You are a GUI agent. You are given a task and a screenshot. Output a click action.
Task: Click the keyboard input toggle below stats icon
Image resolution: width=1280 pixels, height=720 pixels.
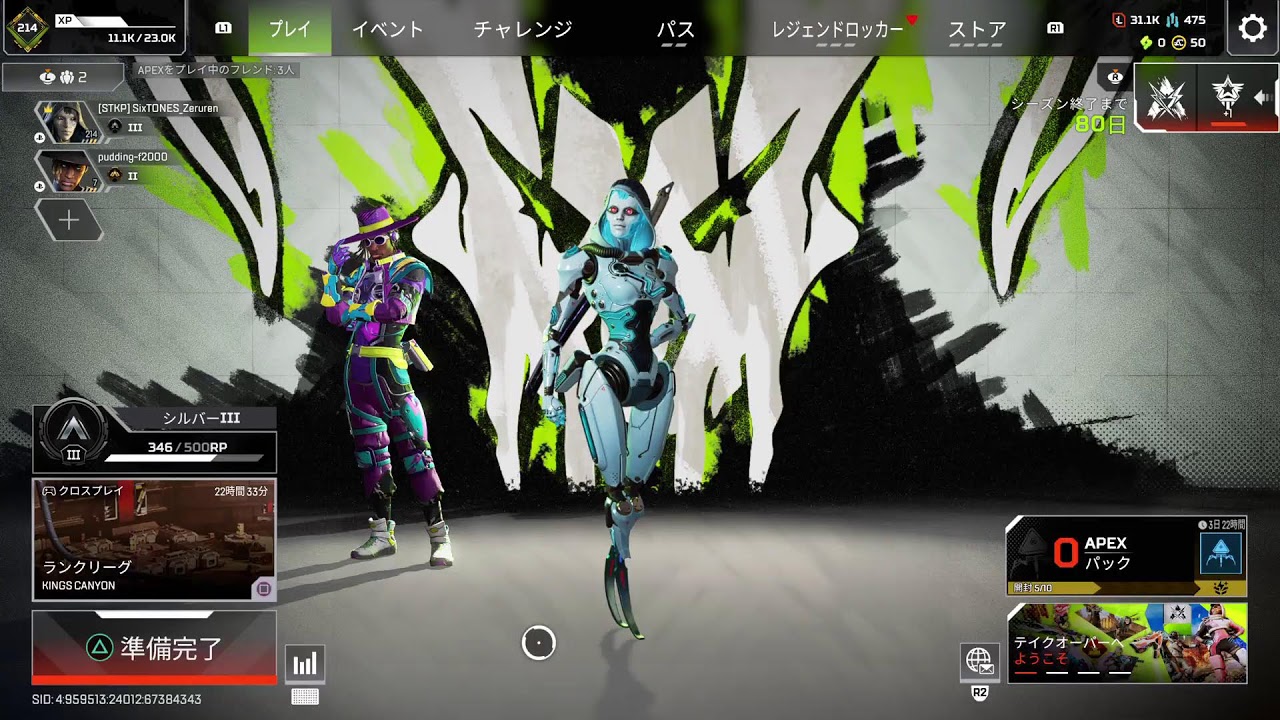click(x=304, y=695)
